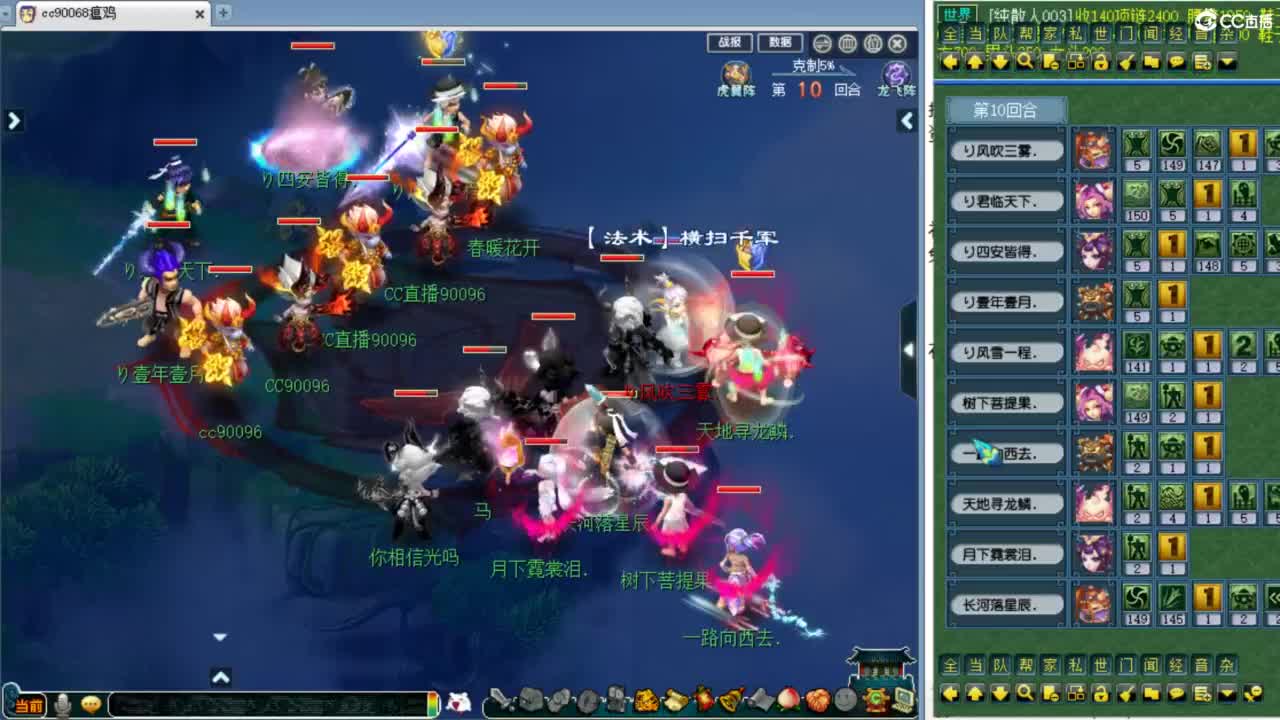Select the 龙飞阵 formation icon
1280x720 pixels.
(x=893, y=75)
